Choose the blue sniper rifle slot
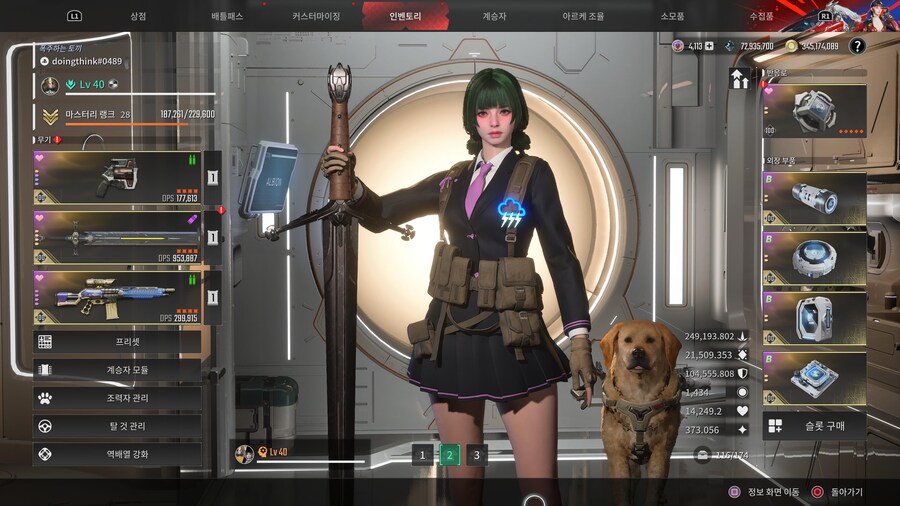 coord(117,297)
